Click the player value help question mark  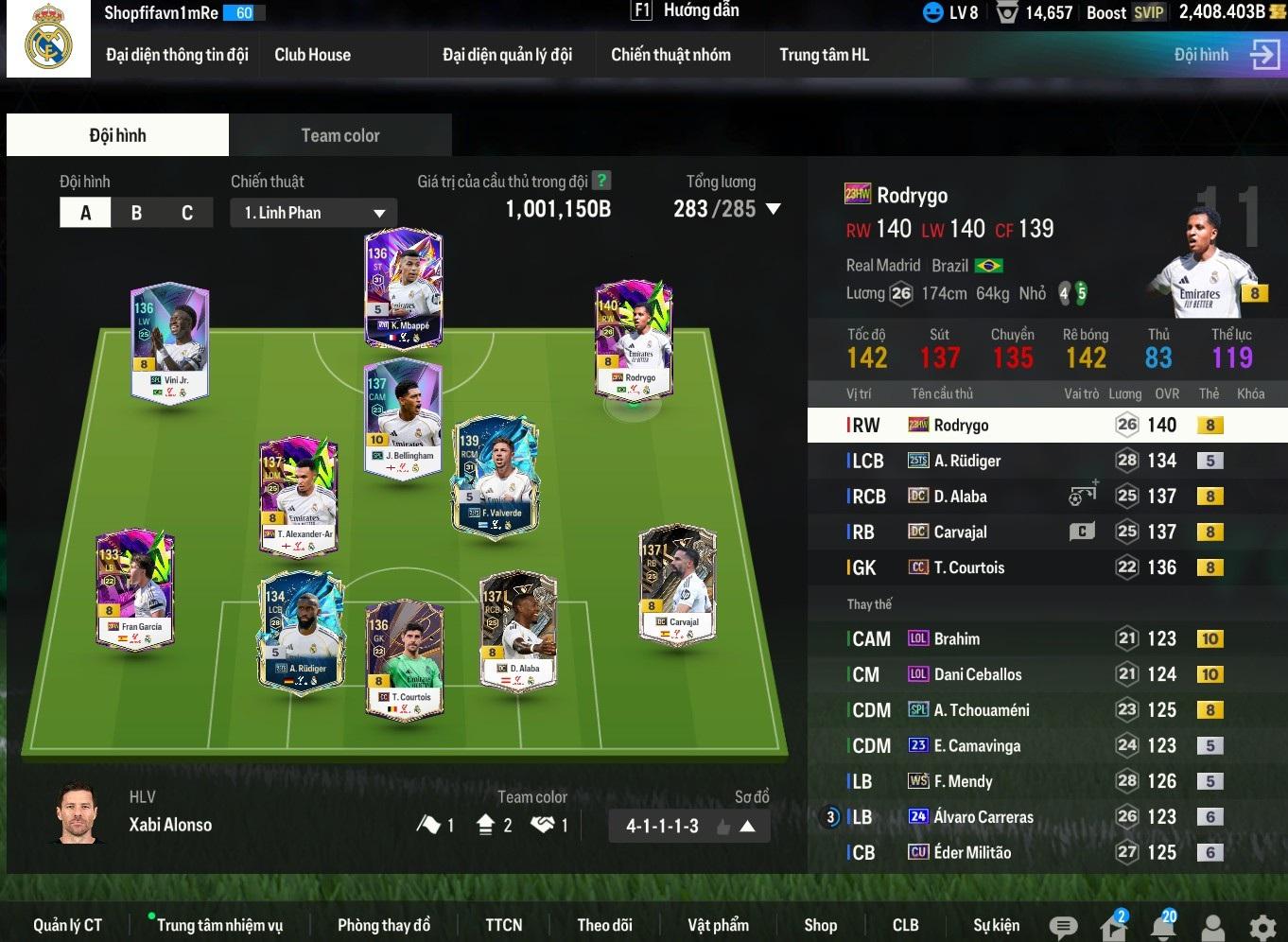[x=600, y=181]
